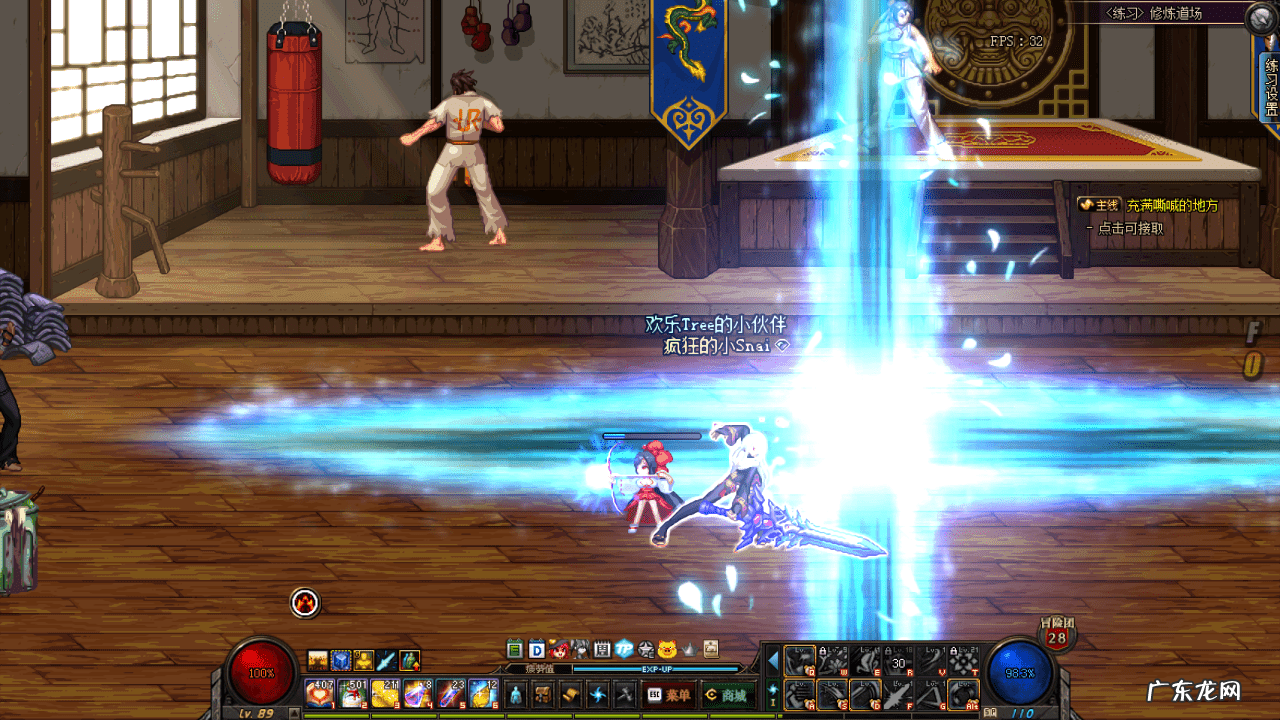Open the 商城 (shop) button
Image resolution: width=1280 pixels, height=720 pixels.
727,694
